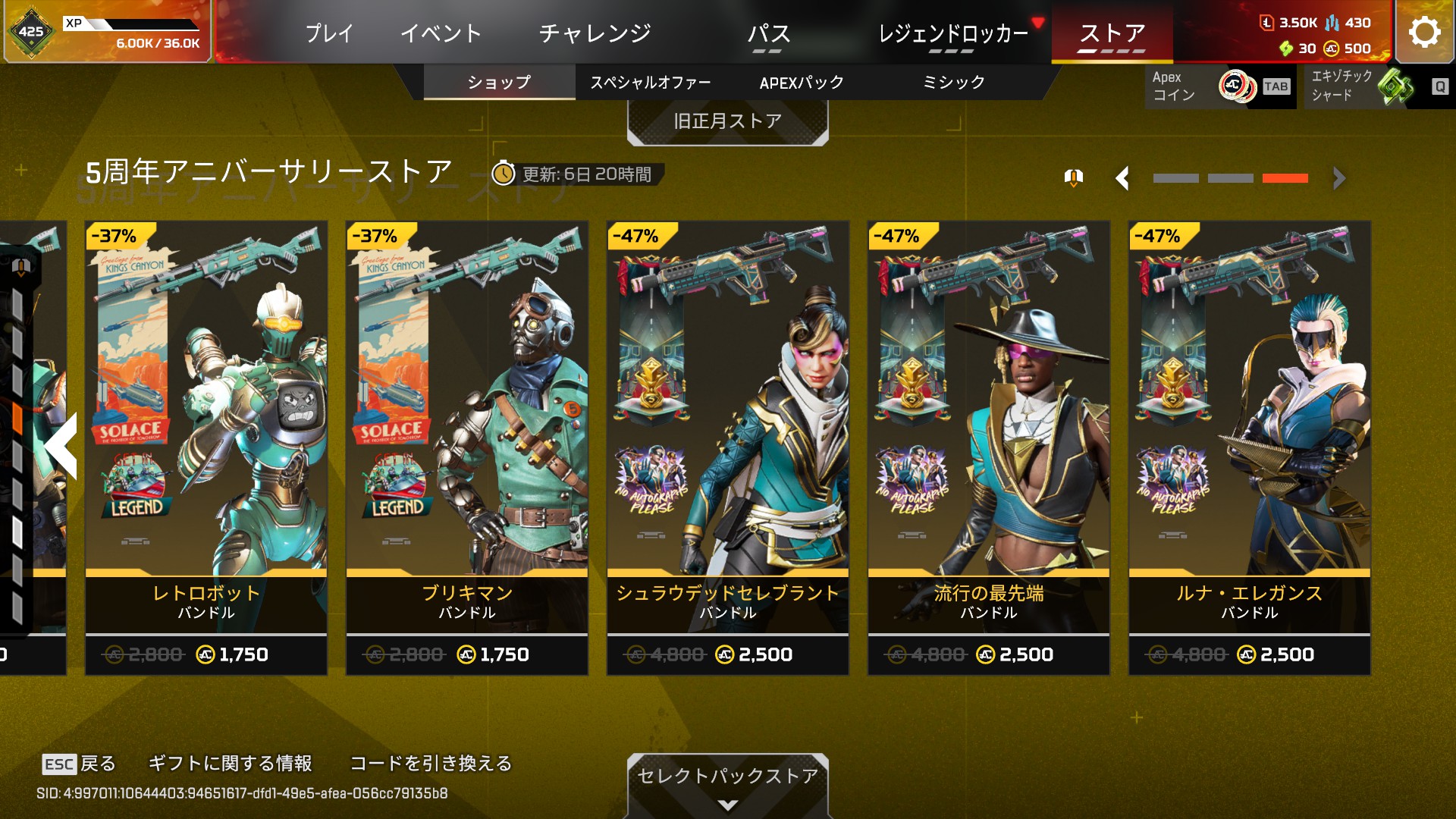Buy Apex コイン from the top-right button
This screenshot has height=819, width=1456.
click(x=1221, y=86)
